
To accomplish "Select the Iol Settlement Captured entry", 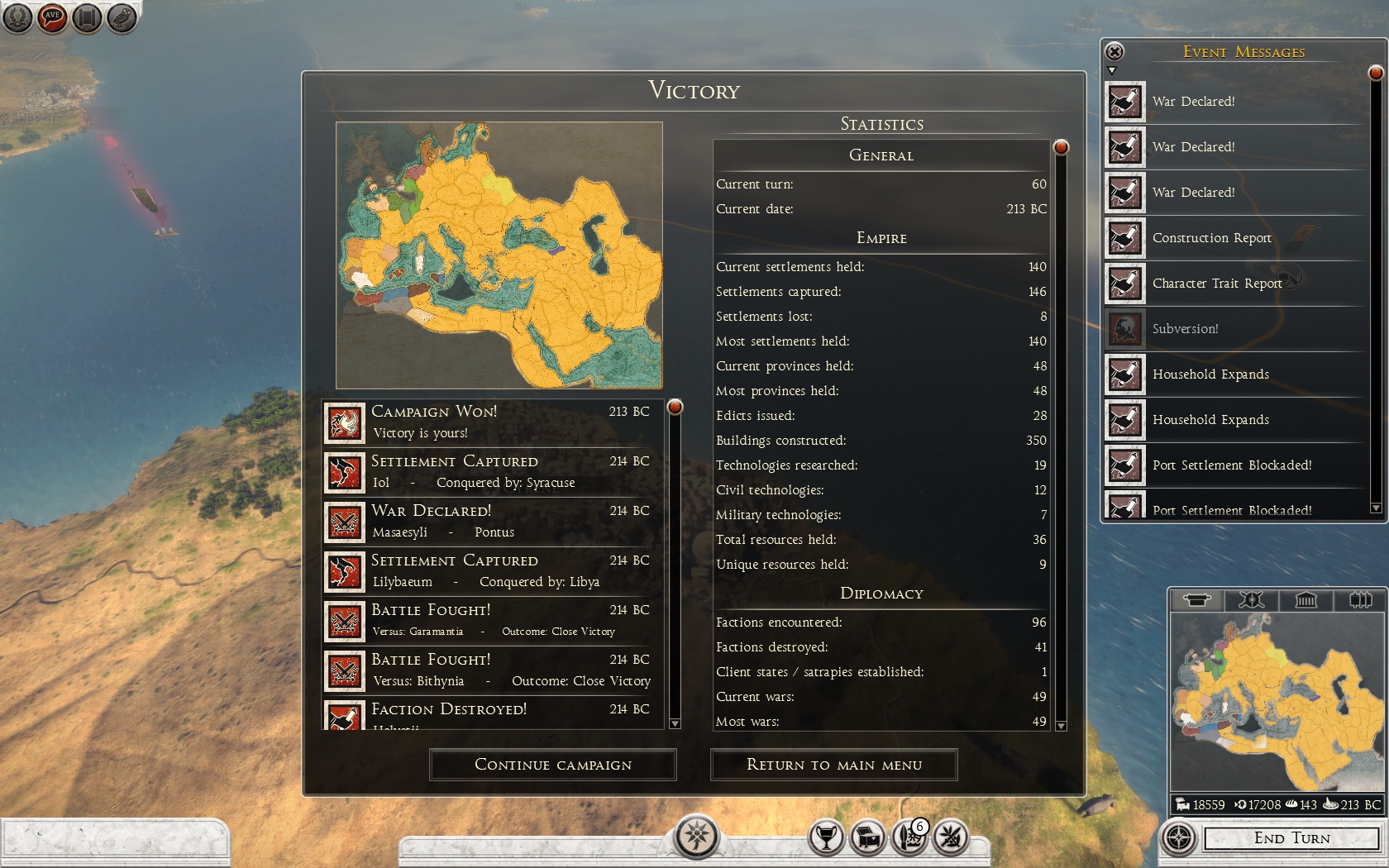I will (x=493, y=472).
